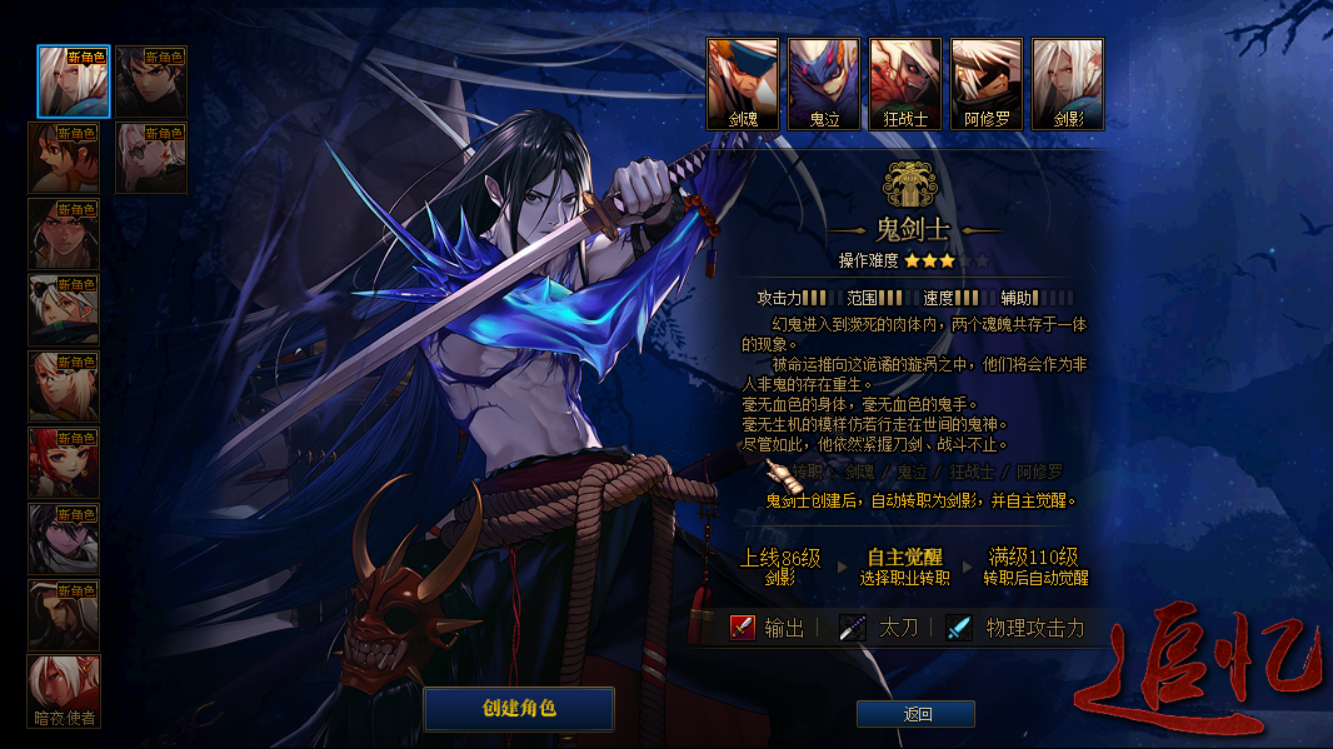Select the 阿修罗 subclass portrait
The width and height of the screenshot is (1333, 749).
986,84
